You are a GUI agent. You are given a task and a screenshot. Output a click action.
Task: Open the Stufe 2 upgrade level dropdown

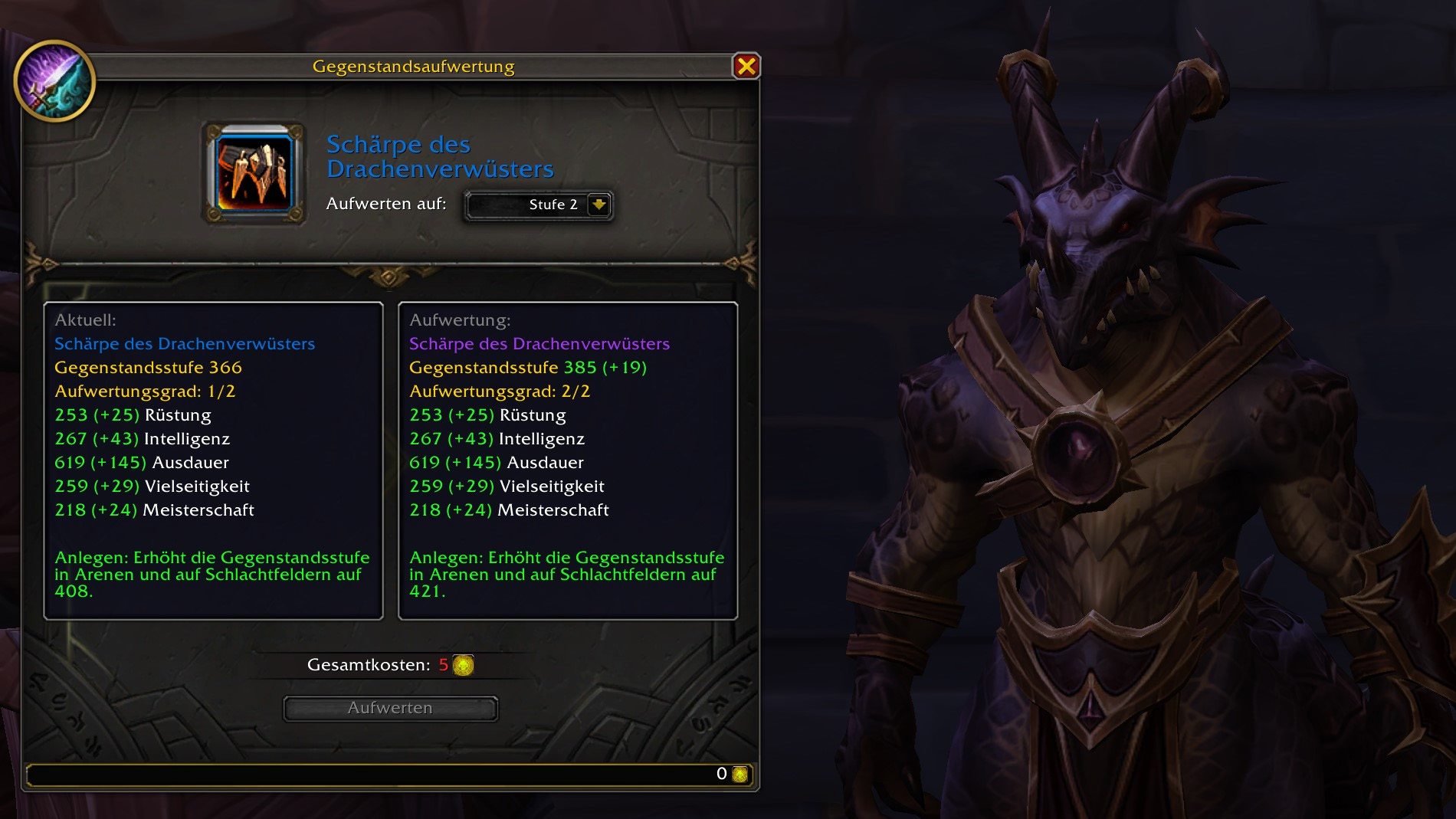tap(598, 205)
